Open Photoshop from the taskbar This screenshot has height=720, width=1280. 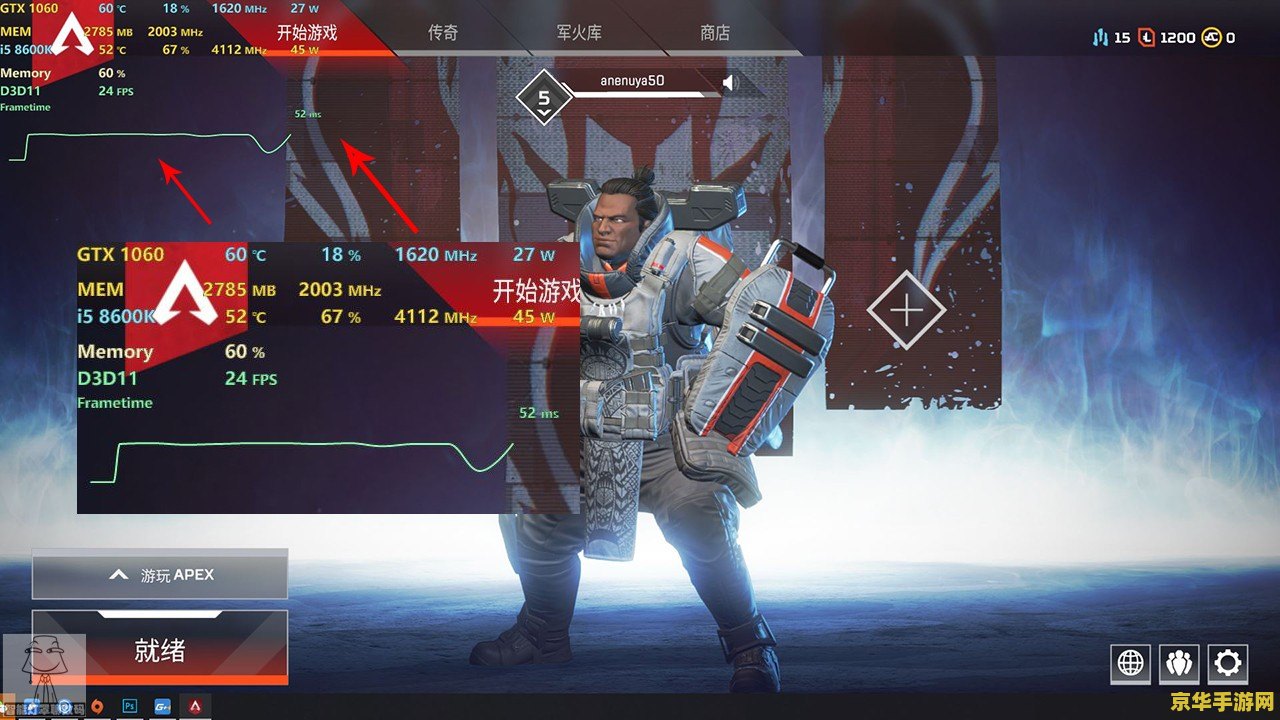(x=129, y=706)
